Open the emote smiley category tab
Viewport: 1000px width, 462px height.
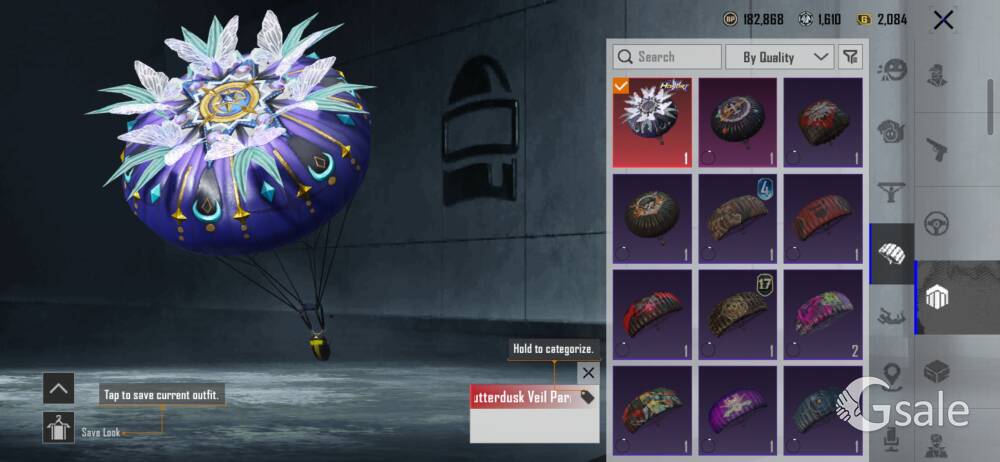coord(891,70)
